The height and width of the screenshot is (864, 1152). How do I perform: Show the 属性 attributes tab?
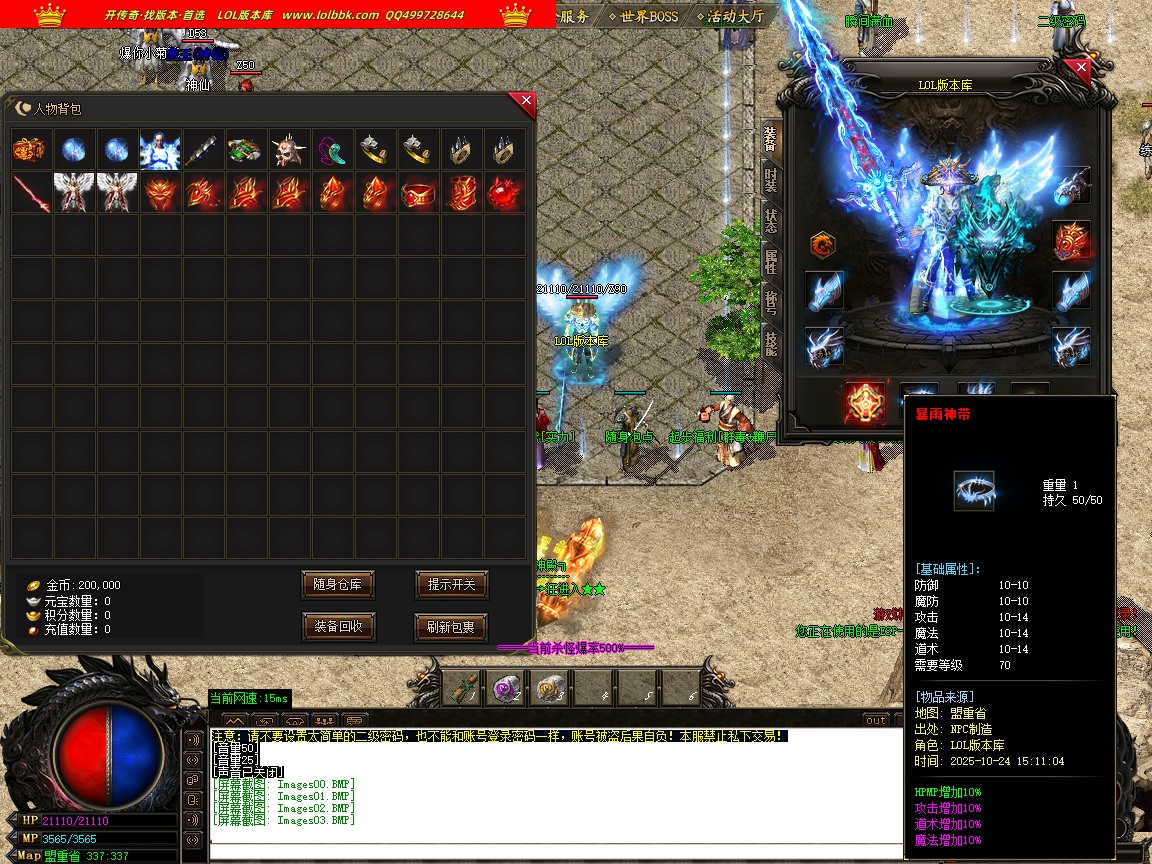(x=770, y=261)
